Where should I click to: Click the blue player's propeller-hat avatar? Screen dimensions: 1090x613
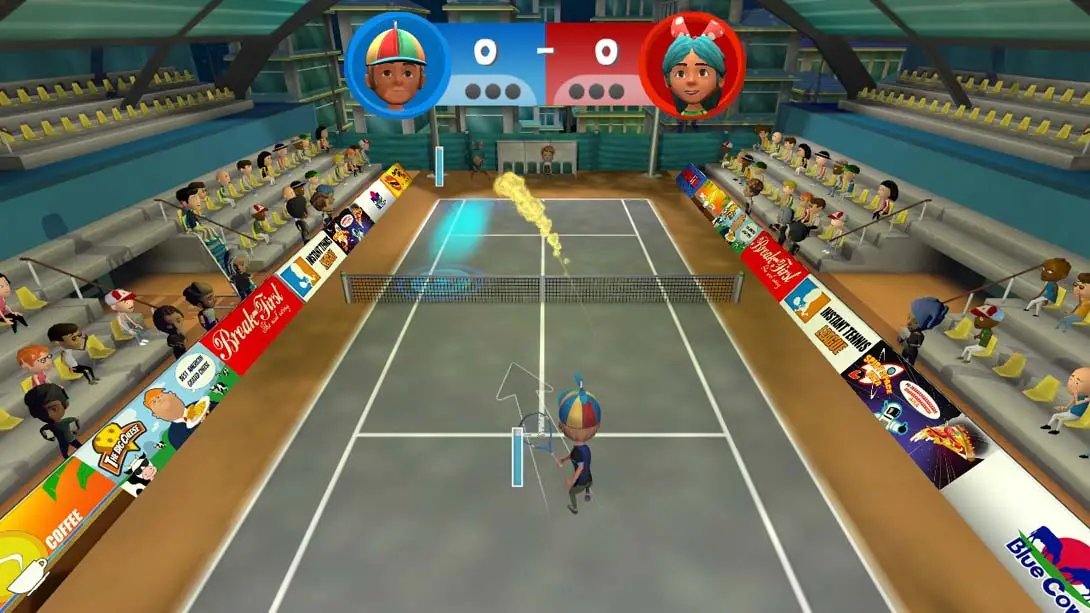(x=395, y=66)
